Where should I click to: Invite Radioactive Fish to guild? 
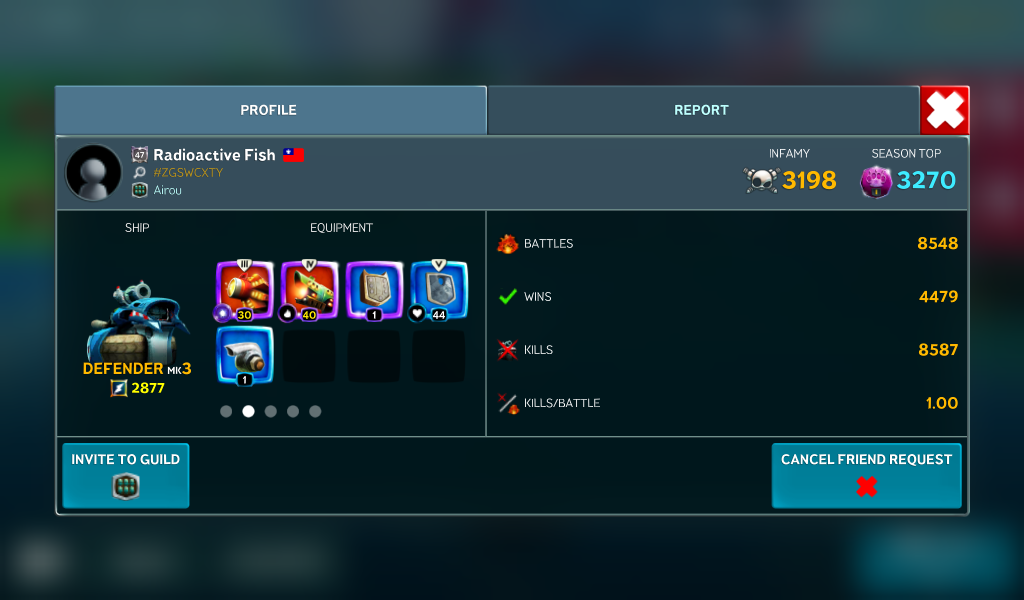click(x=126, y=475)
